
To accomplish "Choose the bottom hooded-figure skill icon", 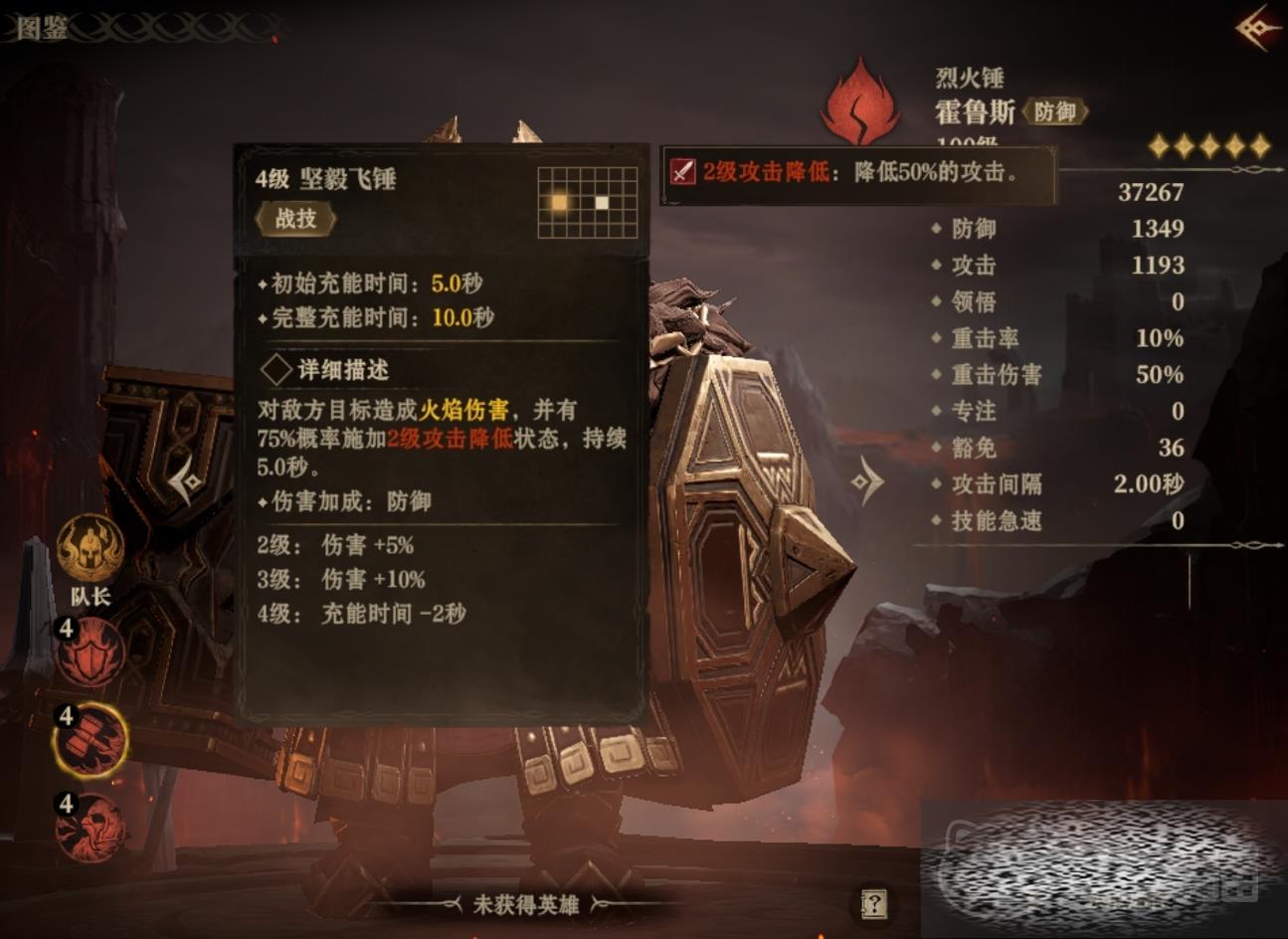I will [91, 827].
